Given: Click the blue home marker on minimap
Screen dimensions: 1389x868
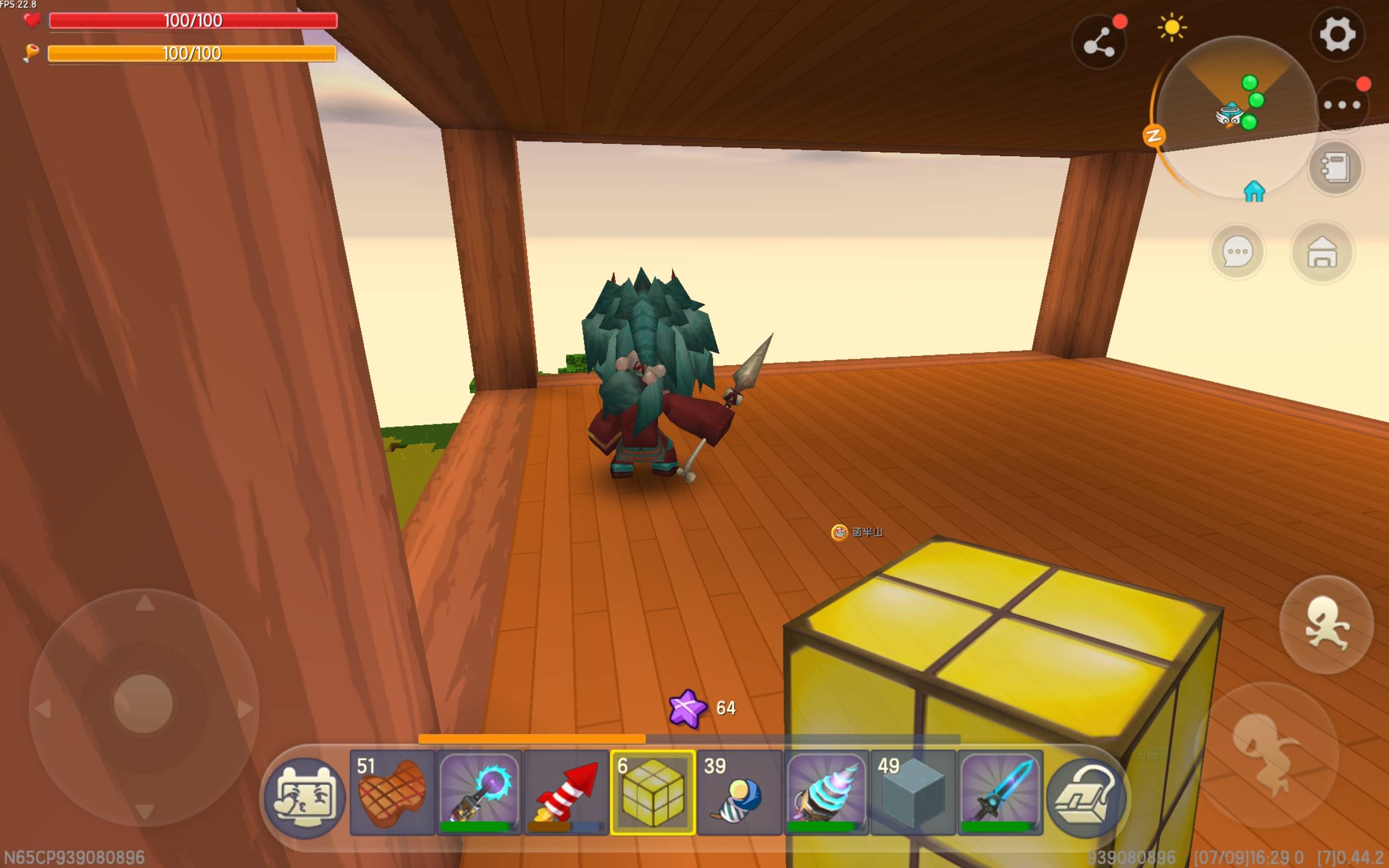Looking at the screenshot, I should pyautogui.click(x=1254, y=192).
